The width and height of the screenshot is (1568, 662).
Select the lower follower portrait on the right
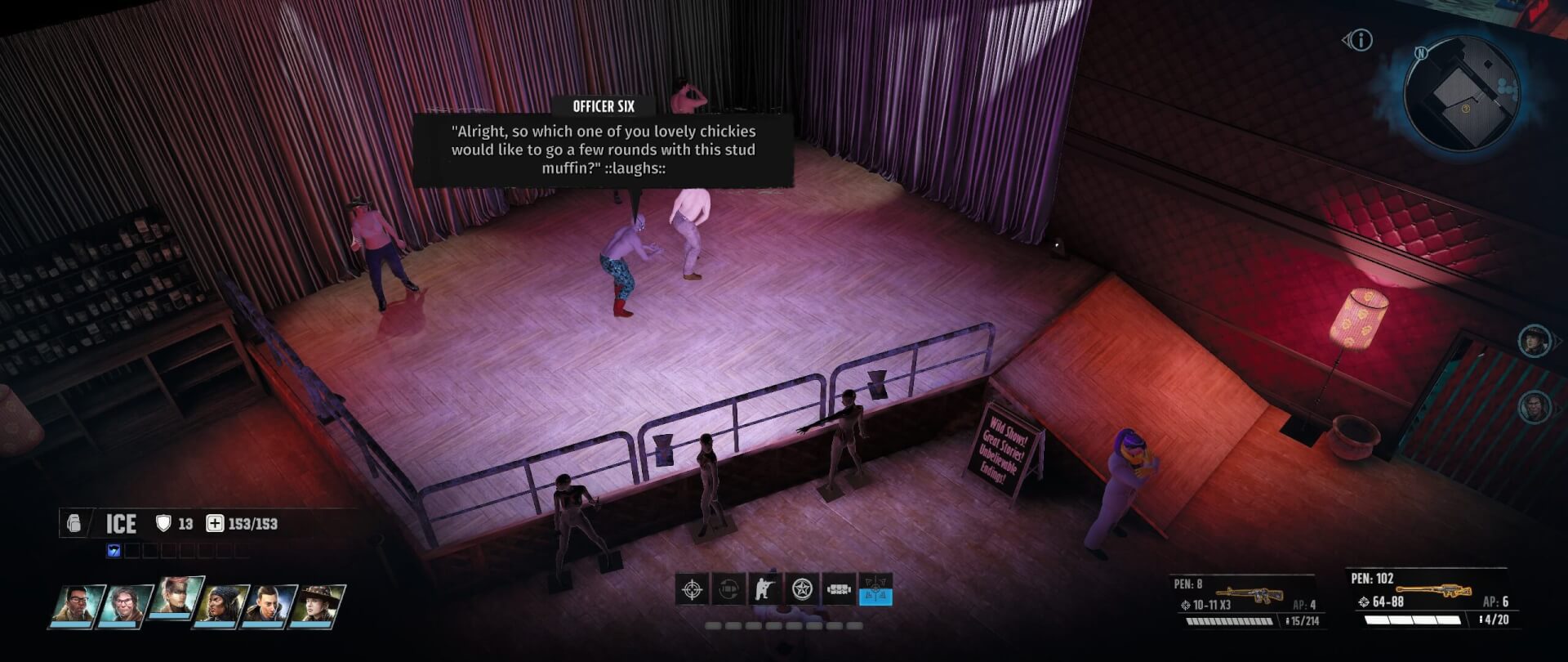[x=1534, y=406]
